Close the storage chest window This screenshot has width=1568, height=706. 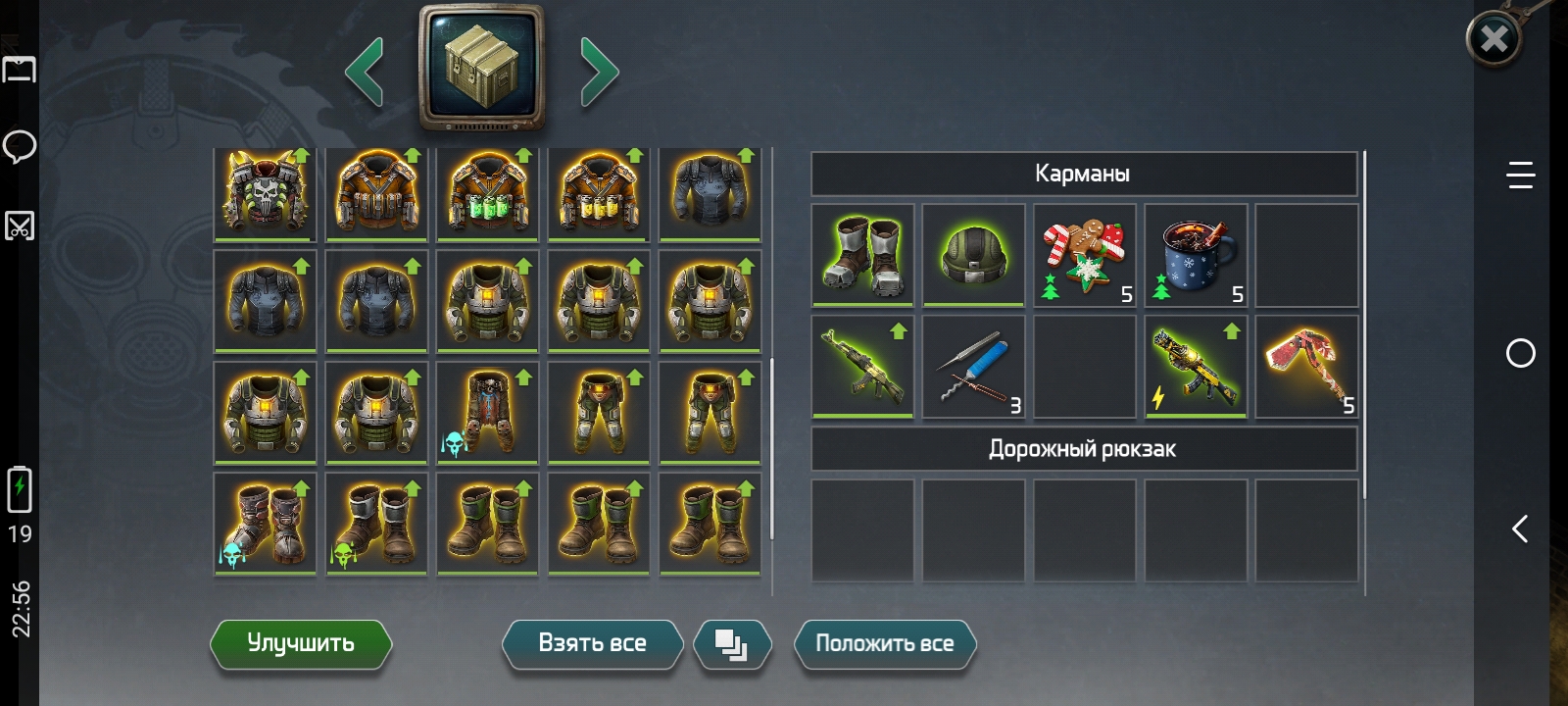[1494, 39]
